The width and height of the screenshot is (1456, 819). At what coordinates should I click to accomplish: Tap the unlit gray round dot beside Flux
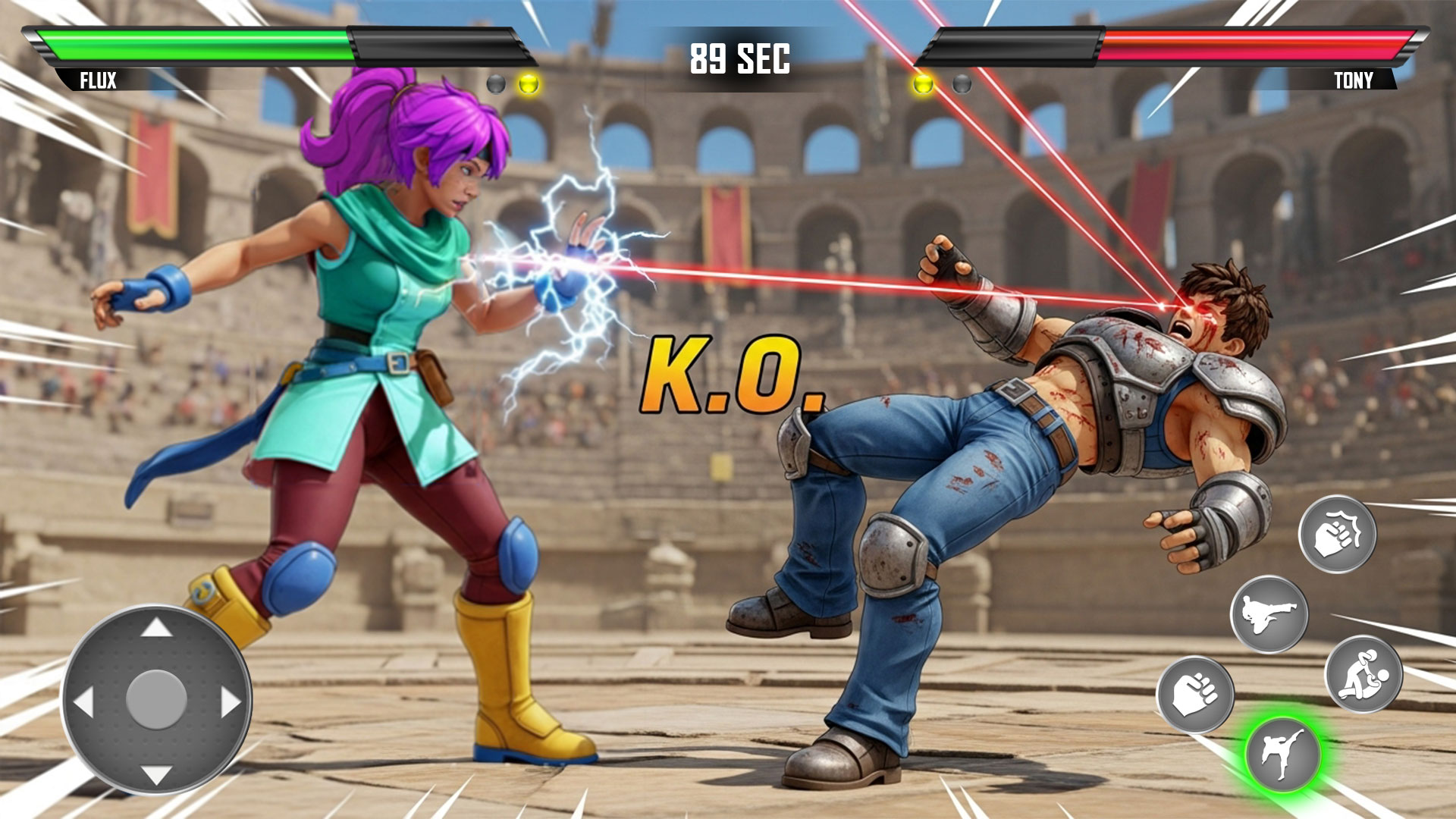[497, 83]
